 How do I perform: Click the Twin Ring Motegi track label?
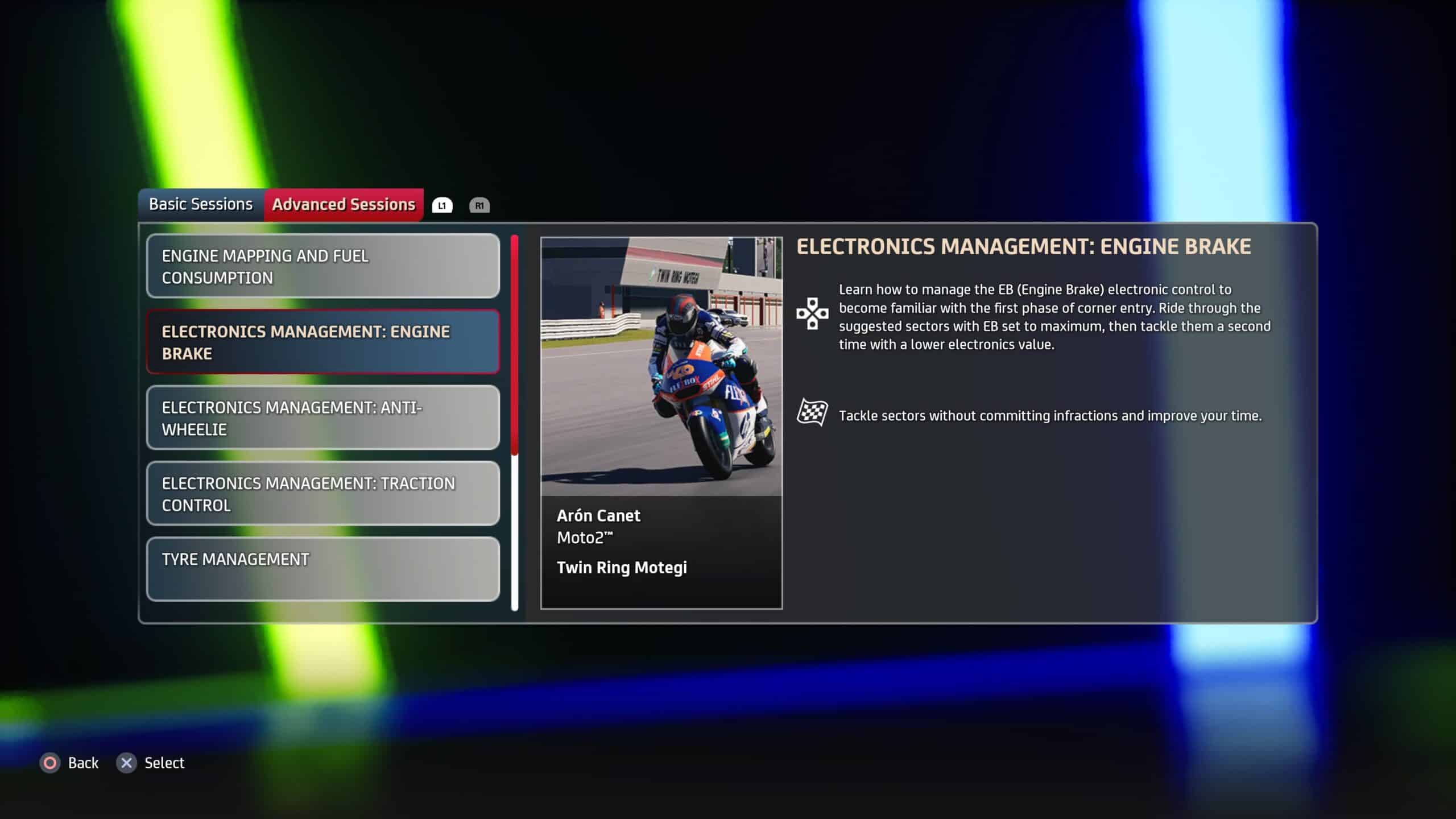point(622,567)
